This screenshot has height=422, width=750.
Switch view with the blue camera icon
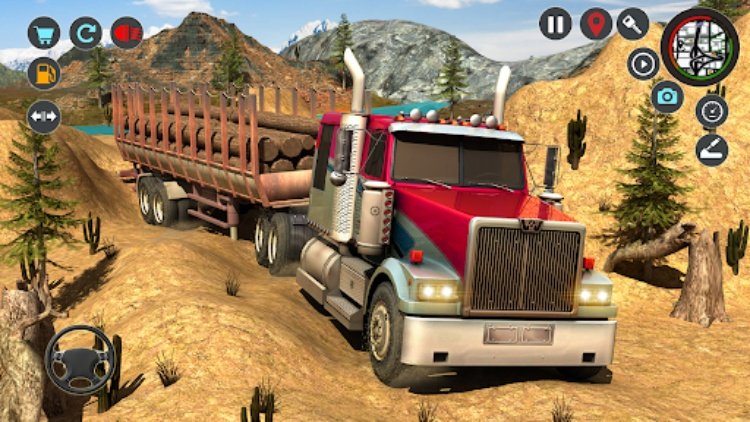click(668, 96)
